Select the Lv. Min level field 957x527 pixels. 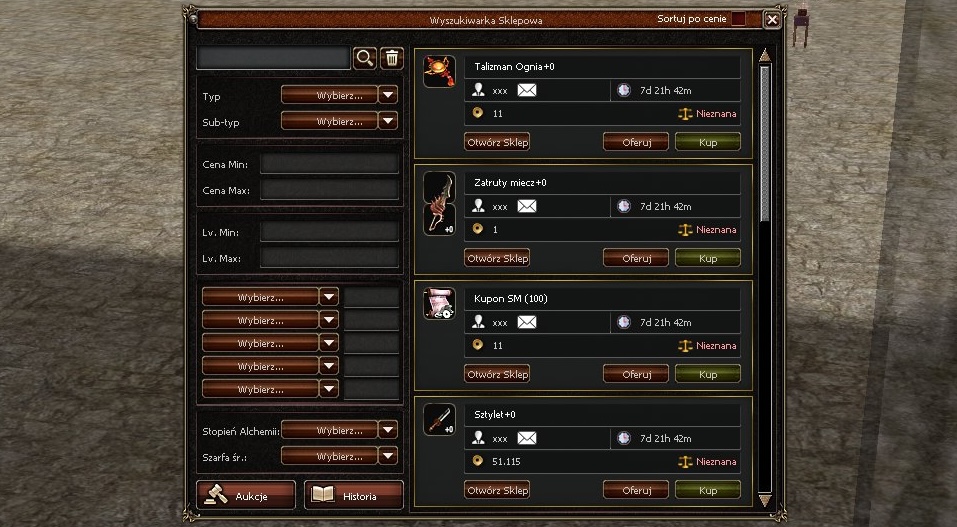(x=329, y=231)
